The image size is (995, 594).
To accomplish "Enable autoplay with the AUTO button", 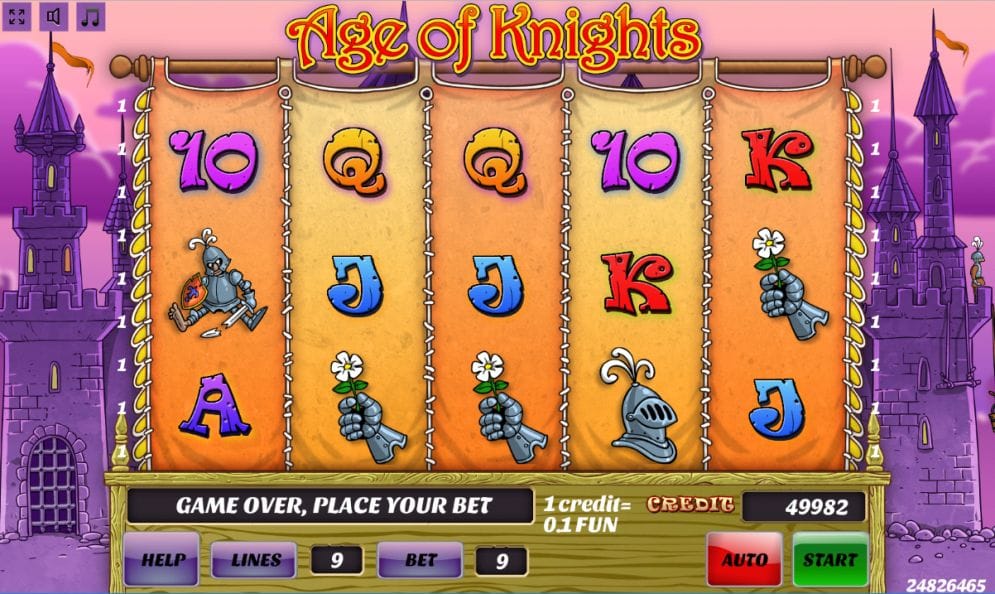I will [744, 559].
